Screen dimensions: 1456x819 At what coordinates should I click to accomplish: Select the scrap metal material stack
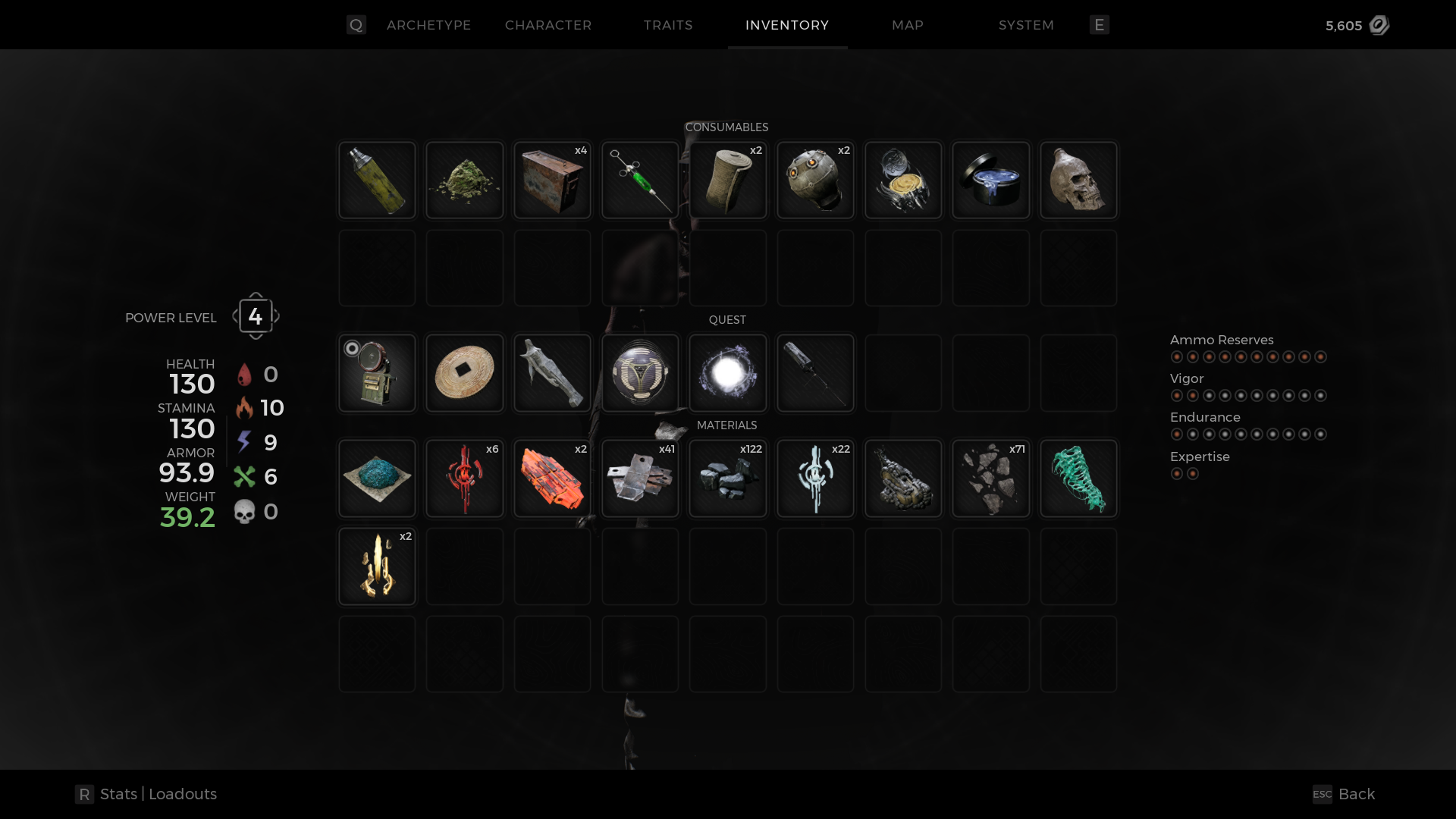coord(640,479)
